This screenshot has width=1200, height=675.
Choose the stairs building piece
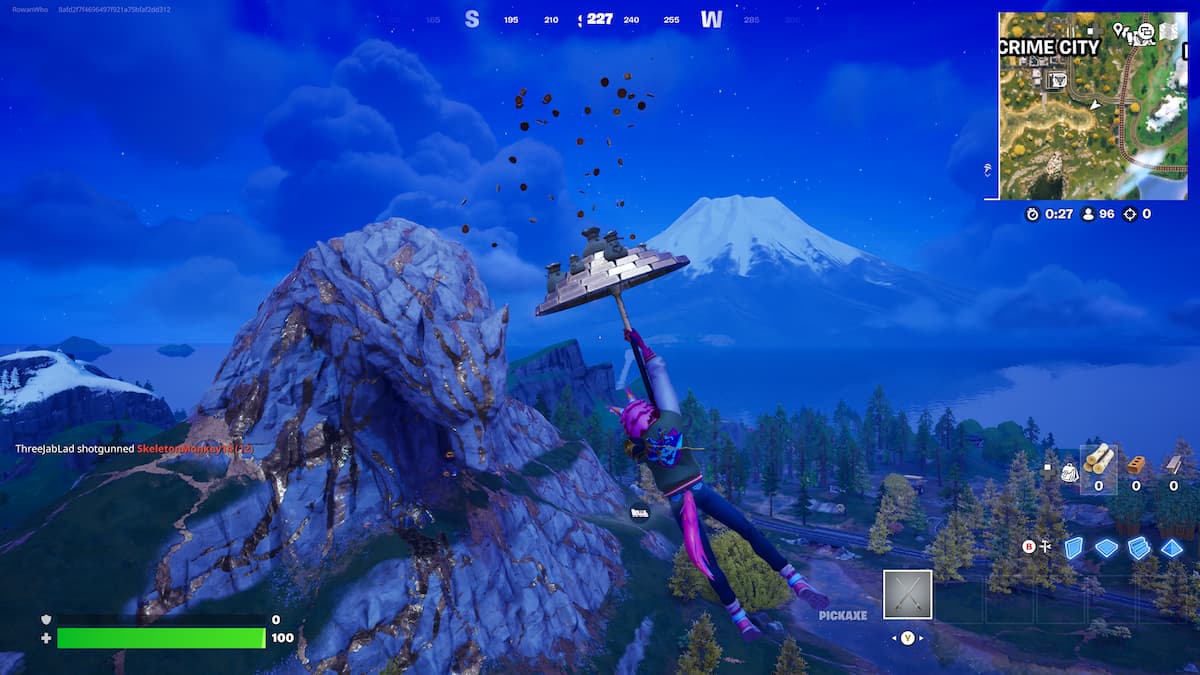coord(1139,548)
